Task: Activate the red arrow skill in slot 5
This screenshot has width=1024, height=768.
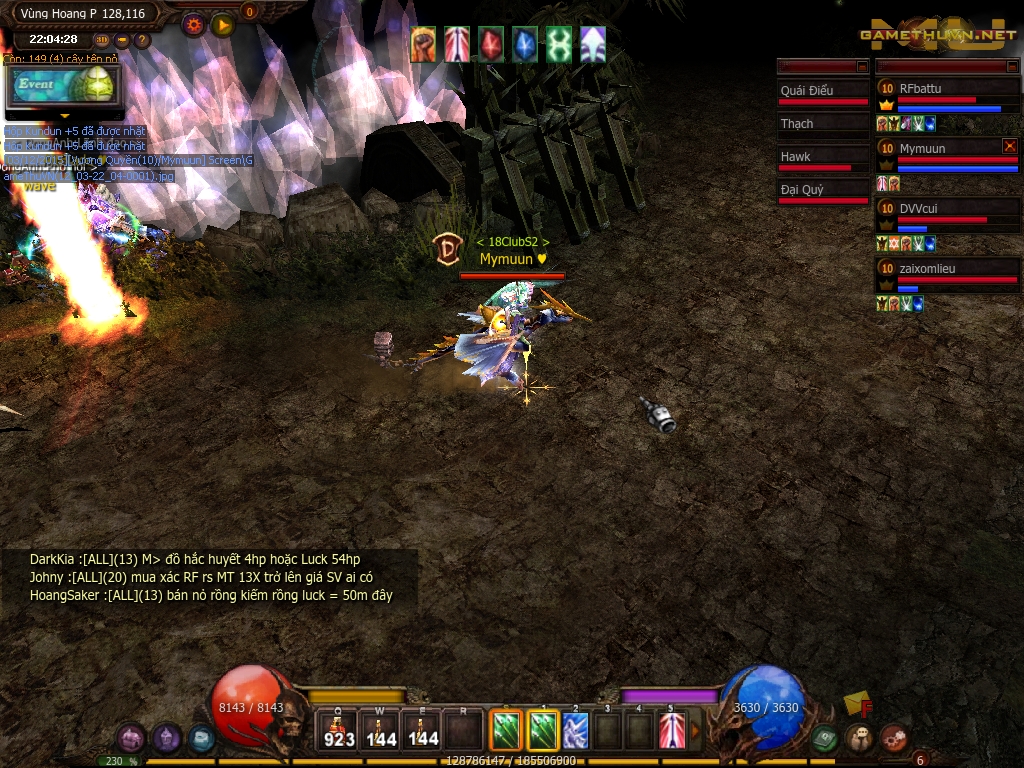Action: pos(672,731)
